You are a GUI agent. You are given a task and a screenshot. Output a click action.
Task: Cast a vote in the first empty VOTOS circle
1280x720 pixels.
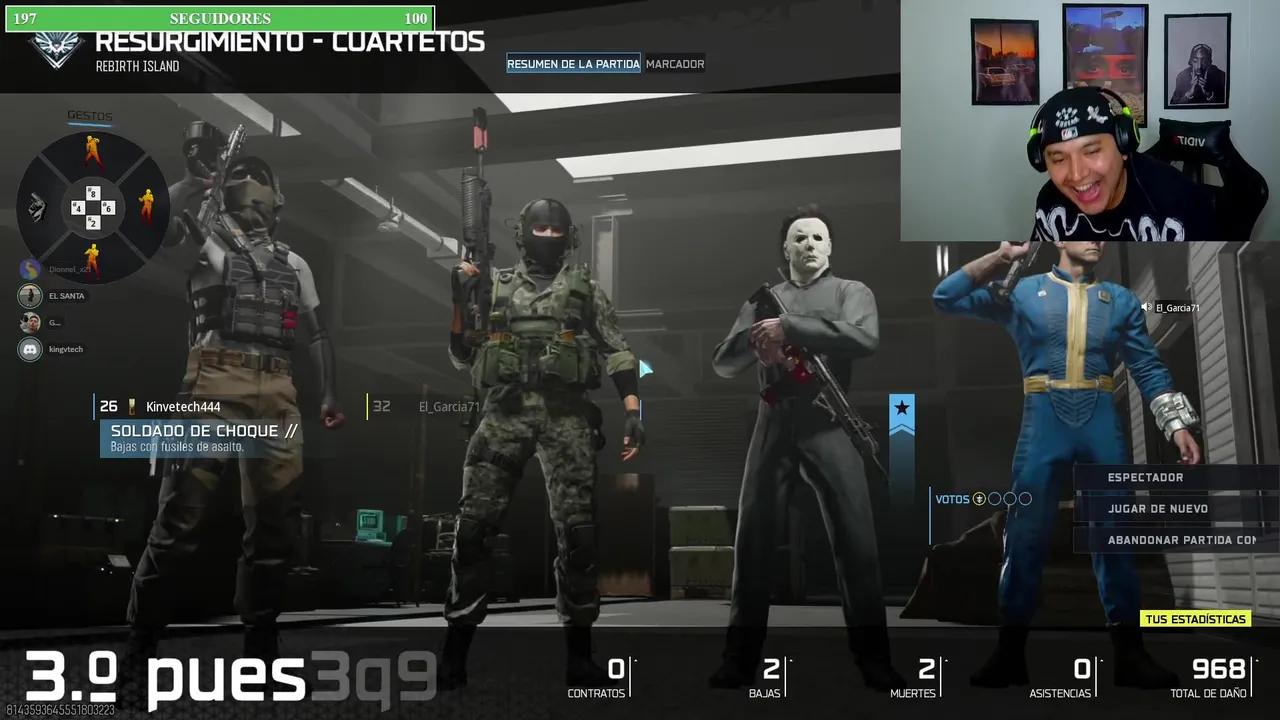pos(994,498)
